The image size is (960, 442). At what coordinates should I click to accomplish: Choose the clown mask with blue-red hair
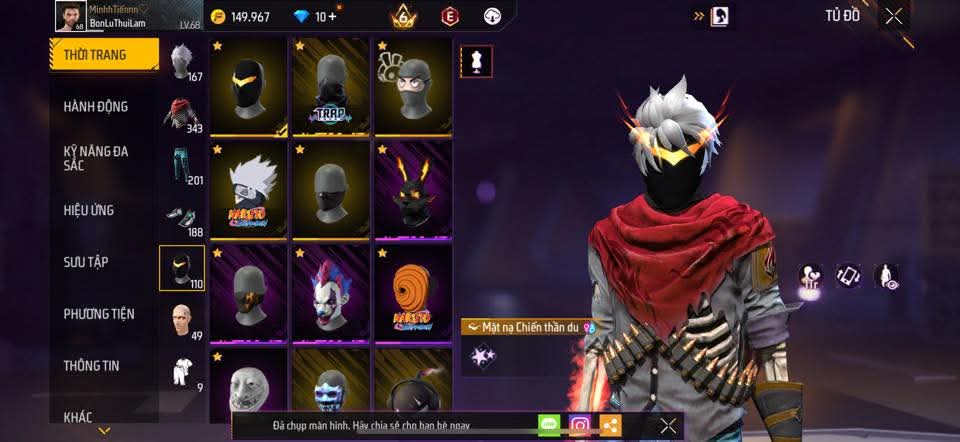pos(331,292)
